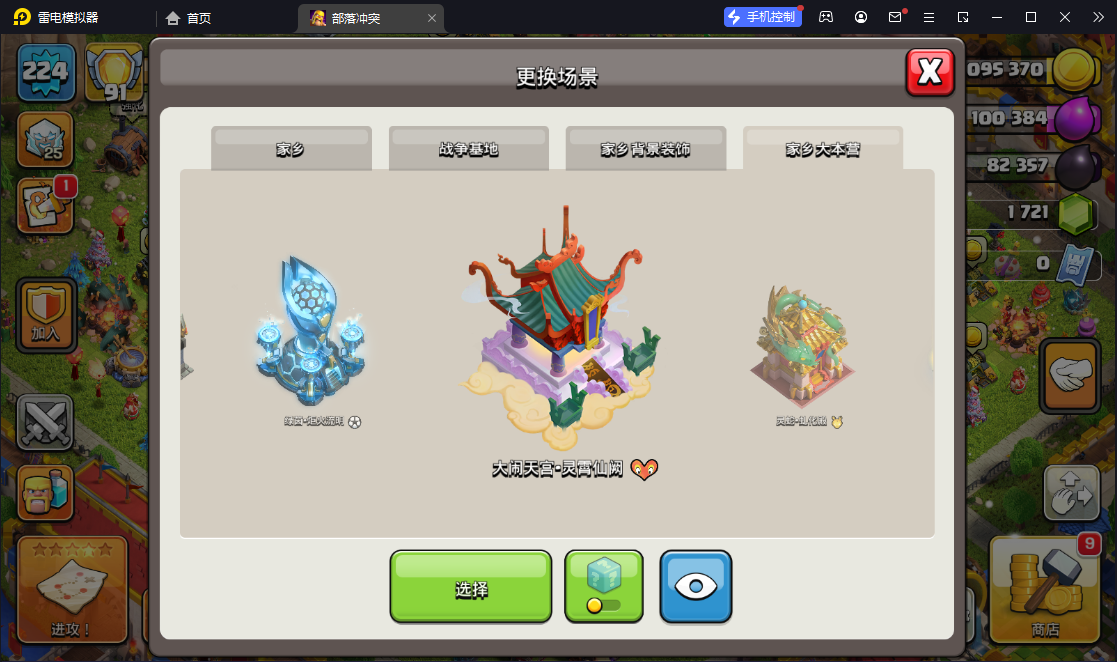
Task: Open the crossed swords battle log
Action: click(46, 421)
